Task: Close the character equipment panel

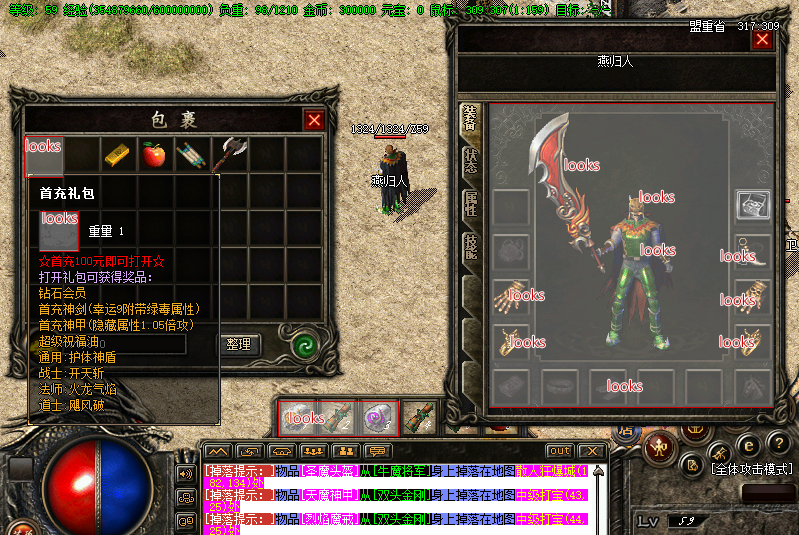Action: pyautogui.click(x=762, y=40)
